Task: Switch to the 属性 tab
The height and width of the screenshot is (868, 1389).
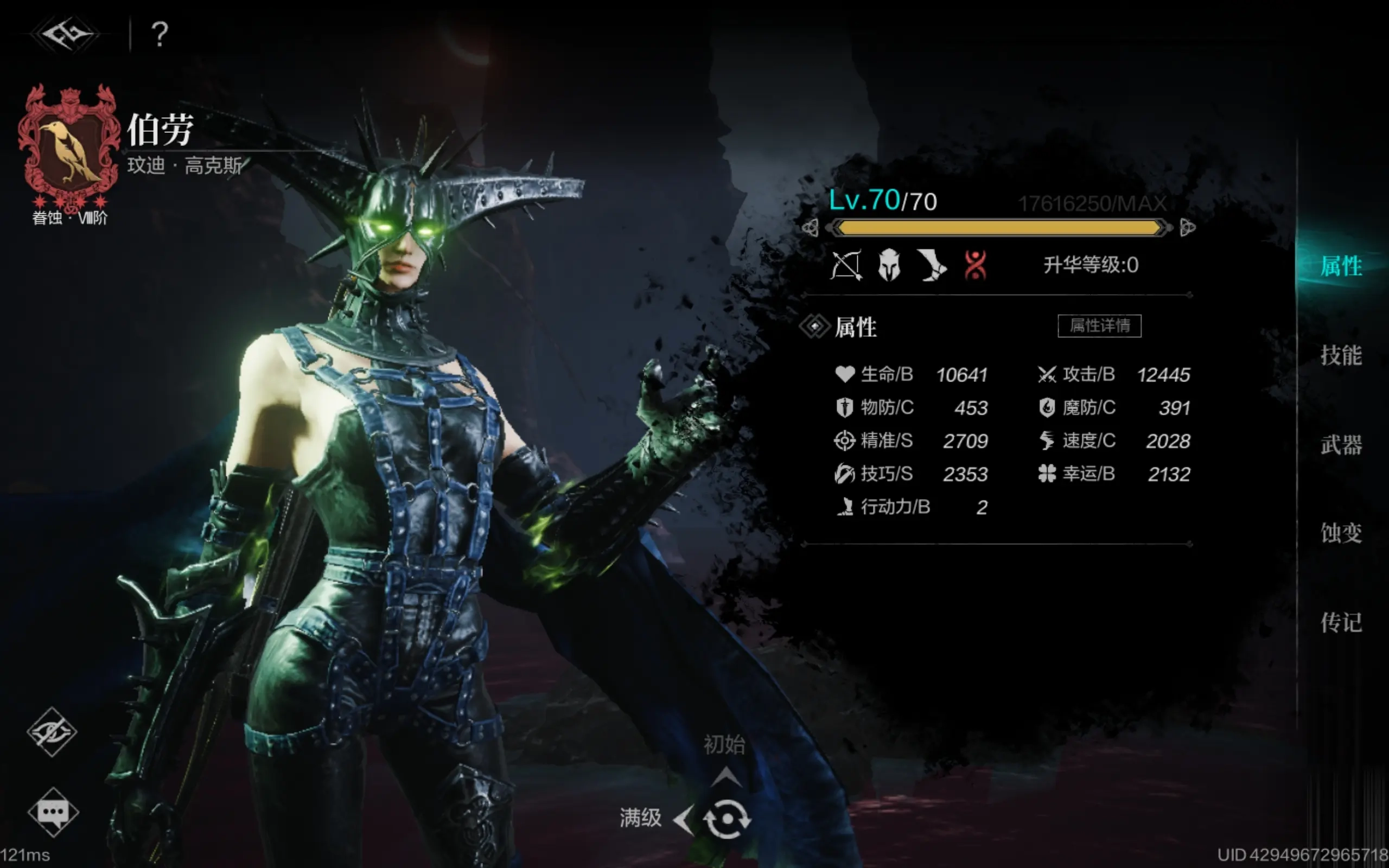Action: 1341,266
